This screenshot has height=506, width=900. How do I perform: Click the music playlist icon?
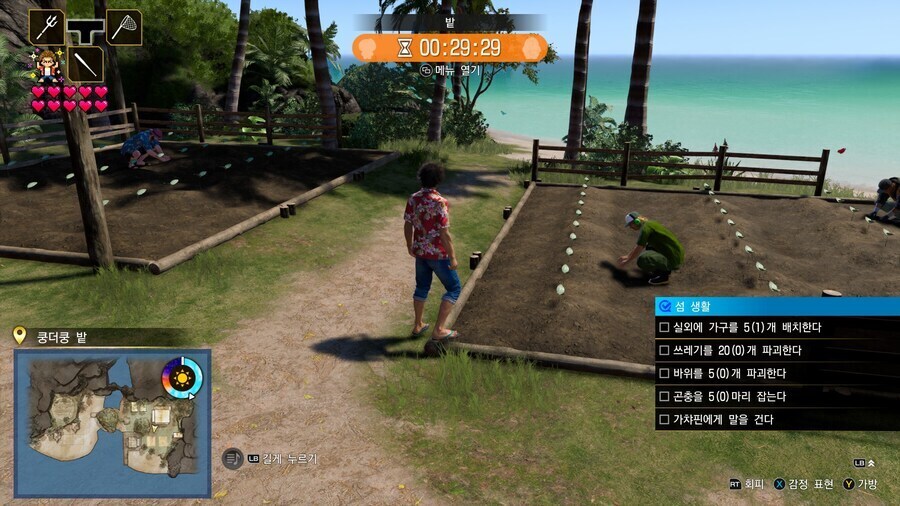(x=232, y=458)
